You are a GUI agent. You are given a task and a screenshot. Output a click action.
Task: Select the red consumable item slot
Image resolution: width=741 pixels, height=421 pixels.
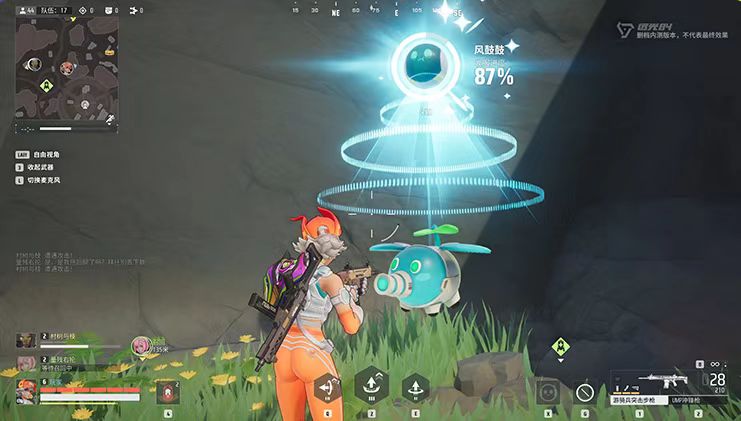(166, 391)
